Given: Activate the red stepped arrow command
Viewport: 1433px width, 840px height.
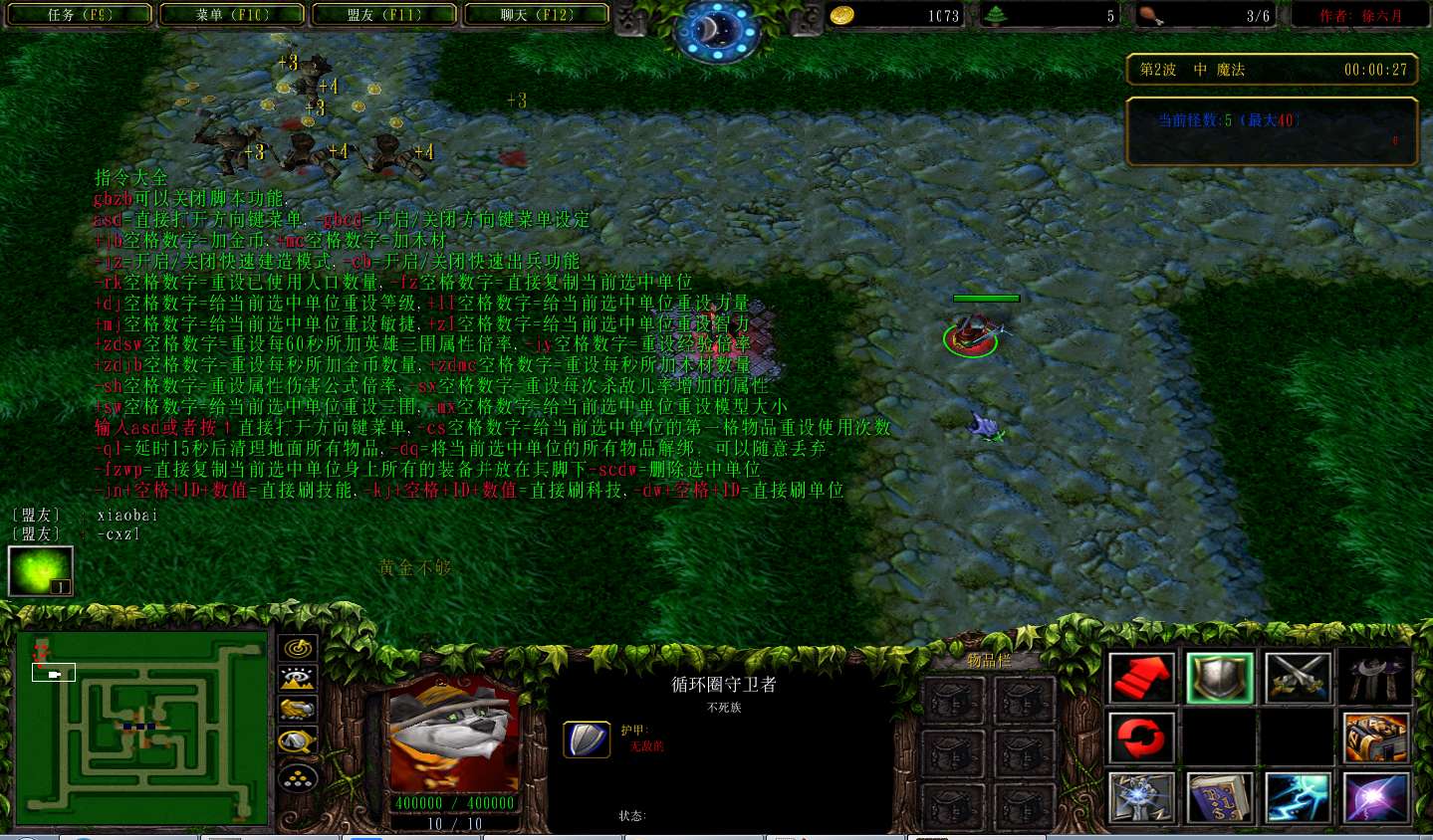Looking at the screenshot, I should click(1141, 678).
